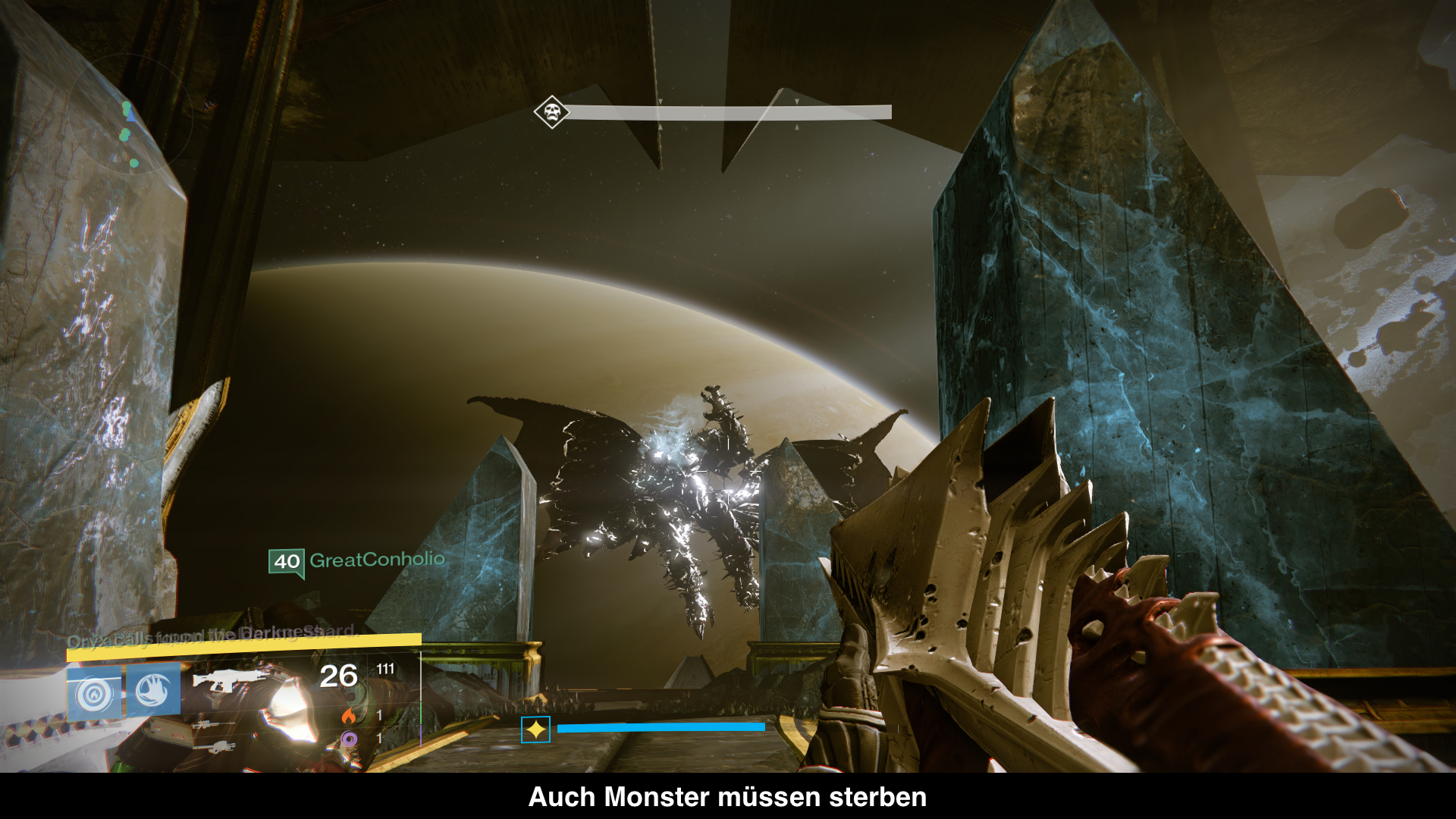
Task: Select the grenade ability icon
Action: [x=94, y=693]
